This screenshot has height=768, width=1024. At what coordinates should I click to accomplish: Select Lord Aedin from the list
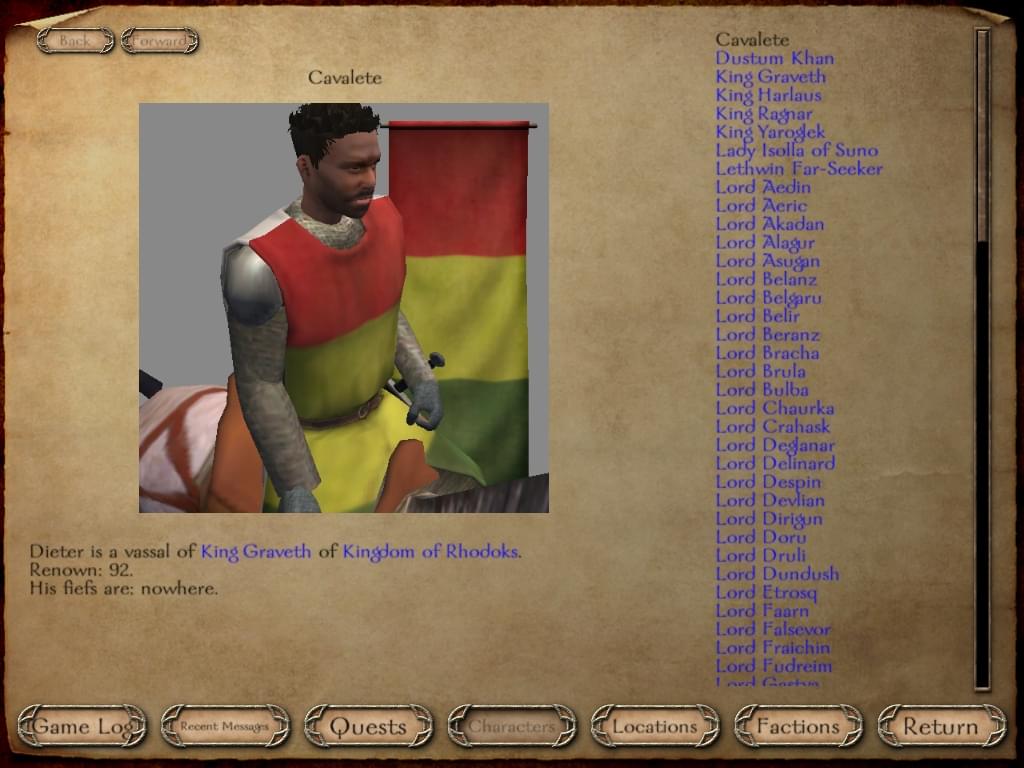click(x=763, y=187)
